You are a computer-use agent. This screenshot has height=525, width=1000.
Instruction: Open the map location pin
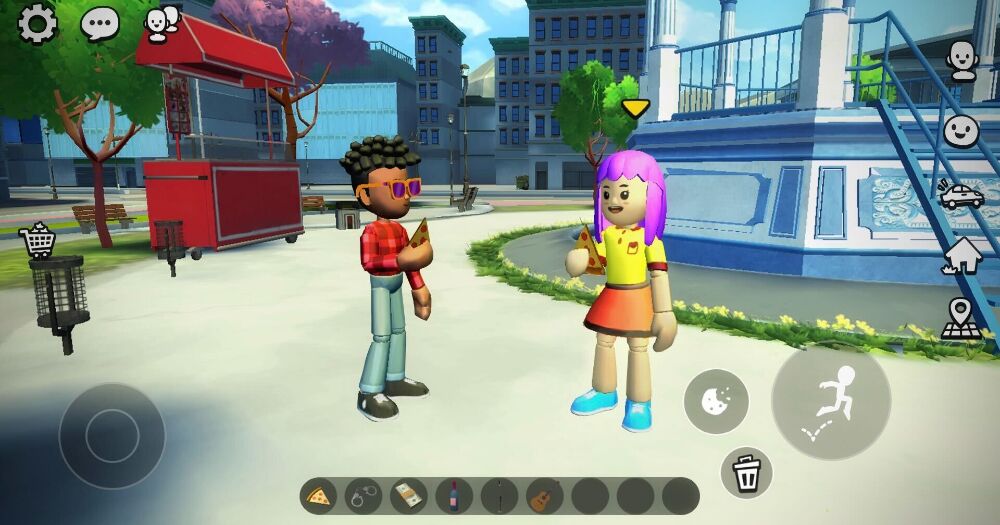[962, 319]
